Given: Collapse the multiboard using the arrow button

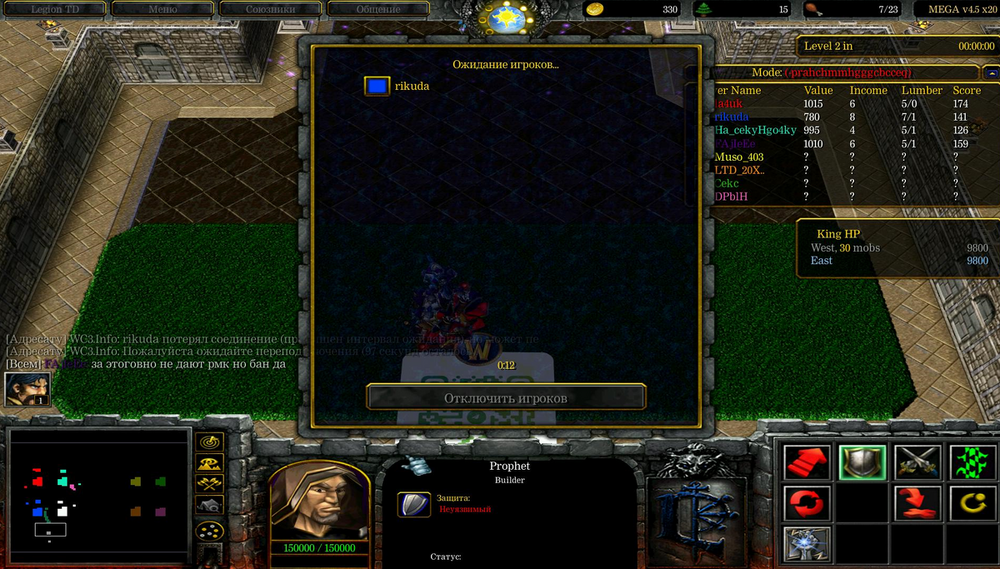Looking at the screenshot, I should click(991, 72).
